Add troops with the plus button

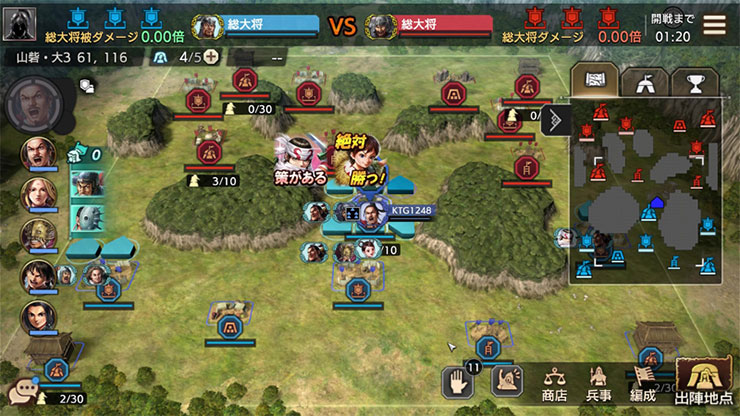tap(211, 56)
